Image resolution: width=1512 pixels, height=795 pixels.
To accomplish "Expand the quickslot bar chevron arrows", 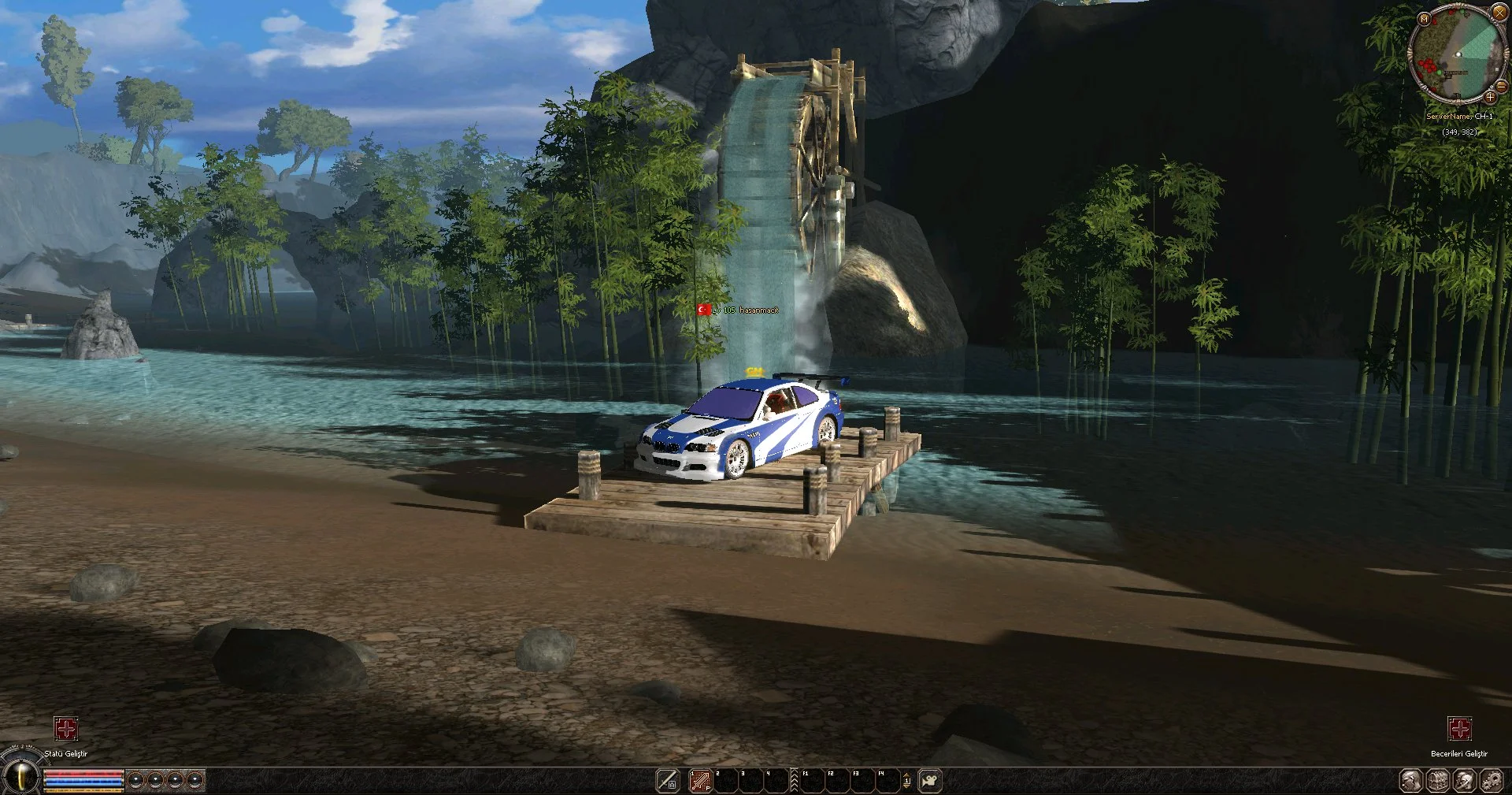I will tap(794, 781).
